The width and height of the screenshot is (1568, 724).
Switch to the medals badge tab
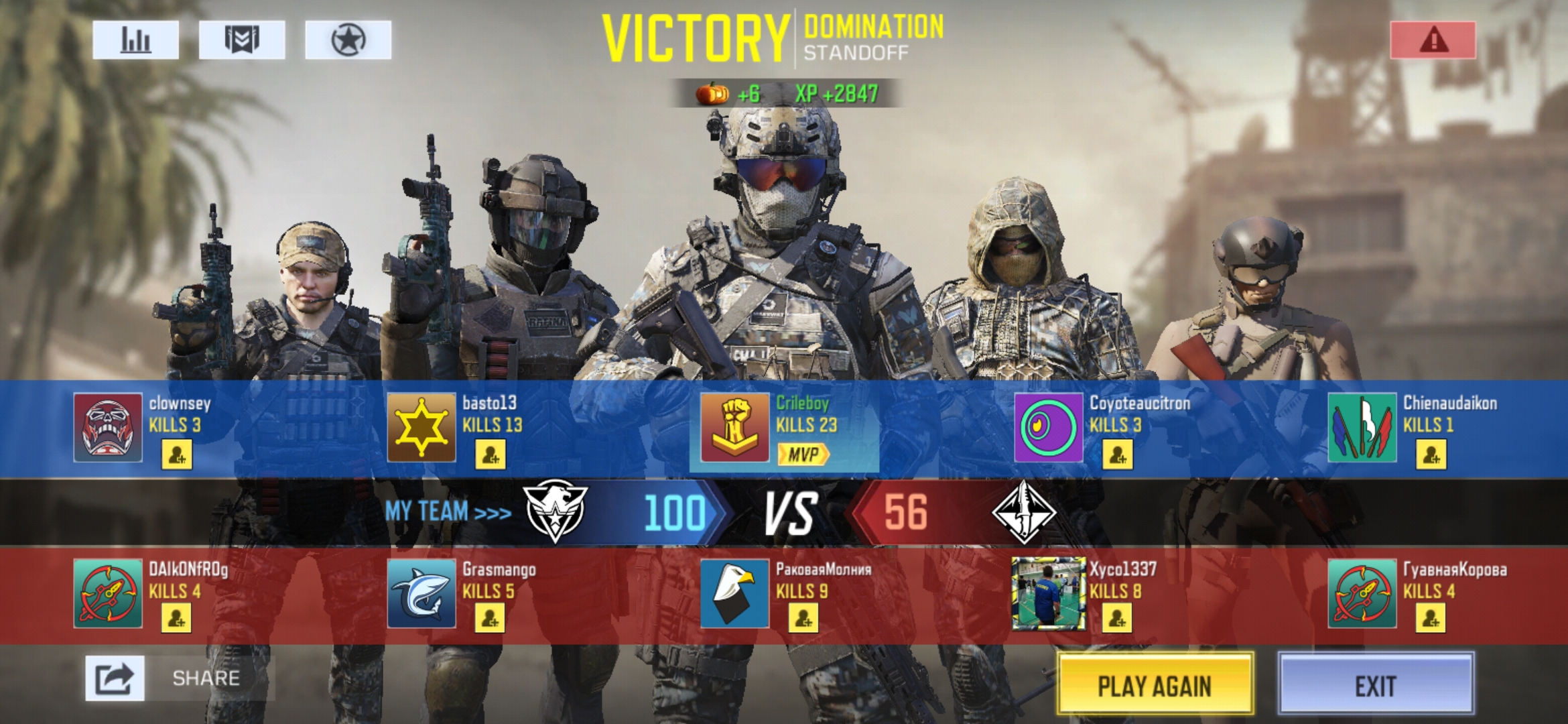pos(242,40)
